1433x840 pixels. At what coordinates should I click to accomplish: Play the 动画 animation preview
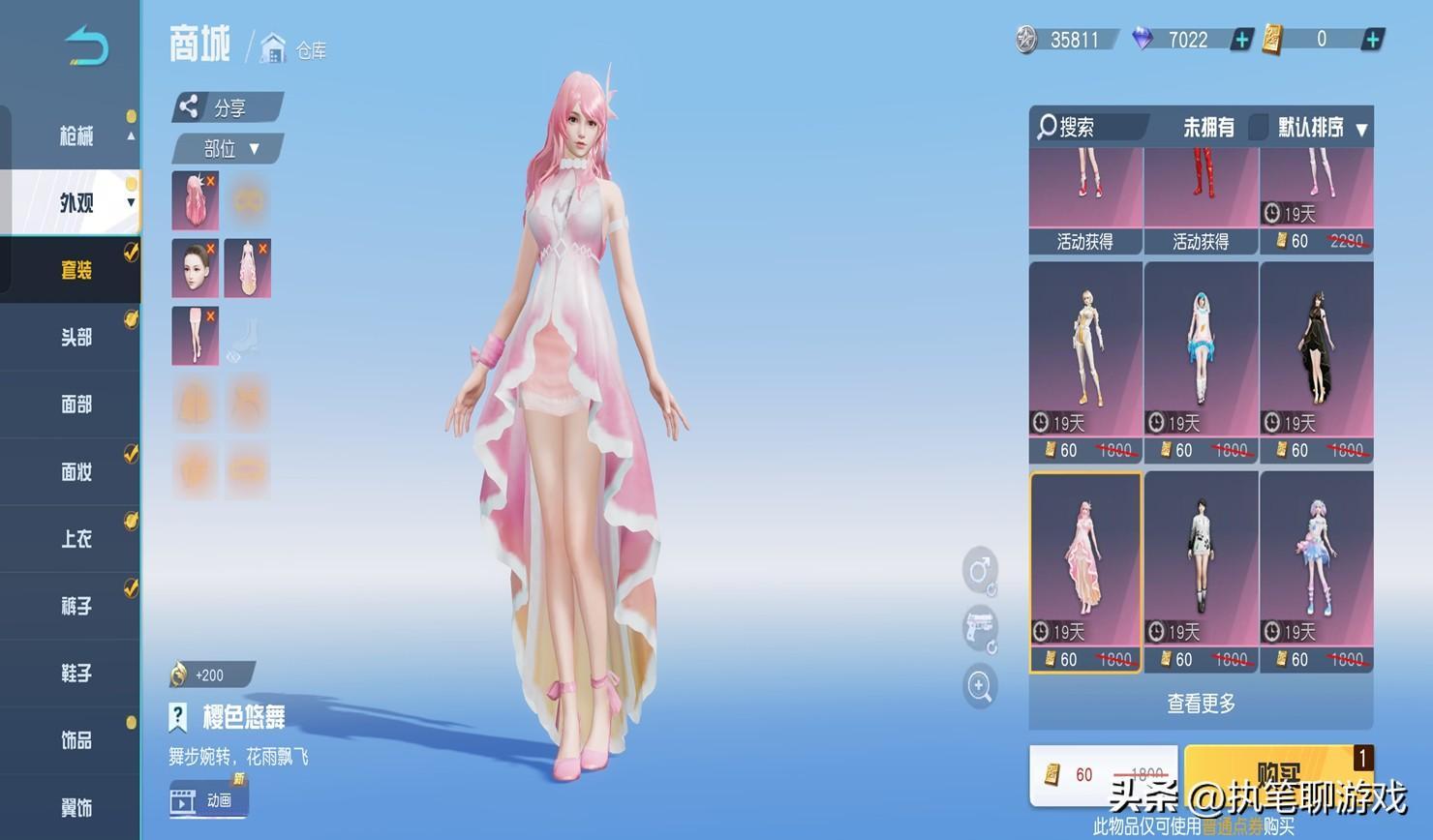click(x=209, y=800)
